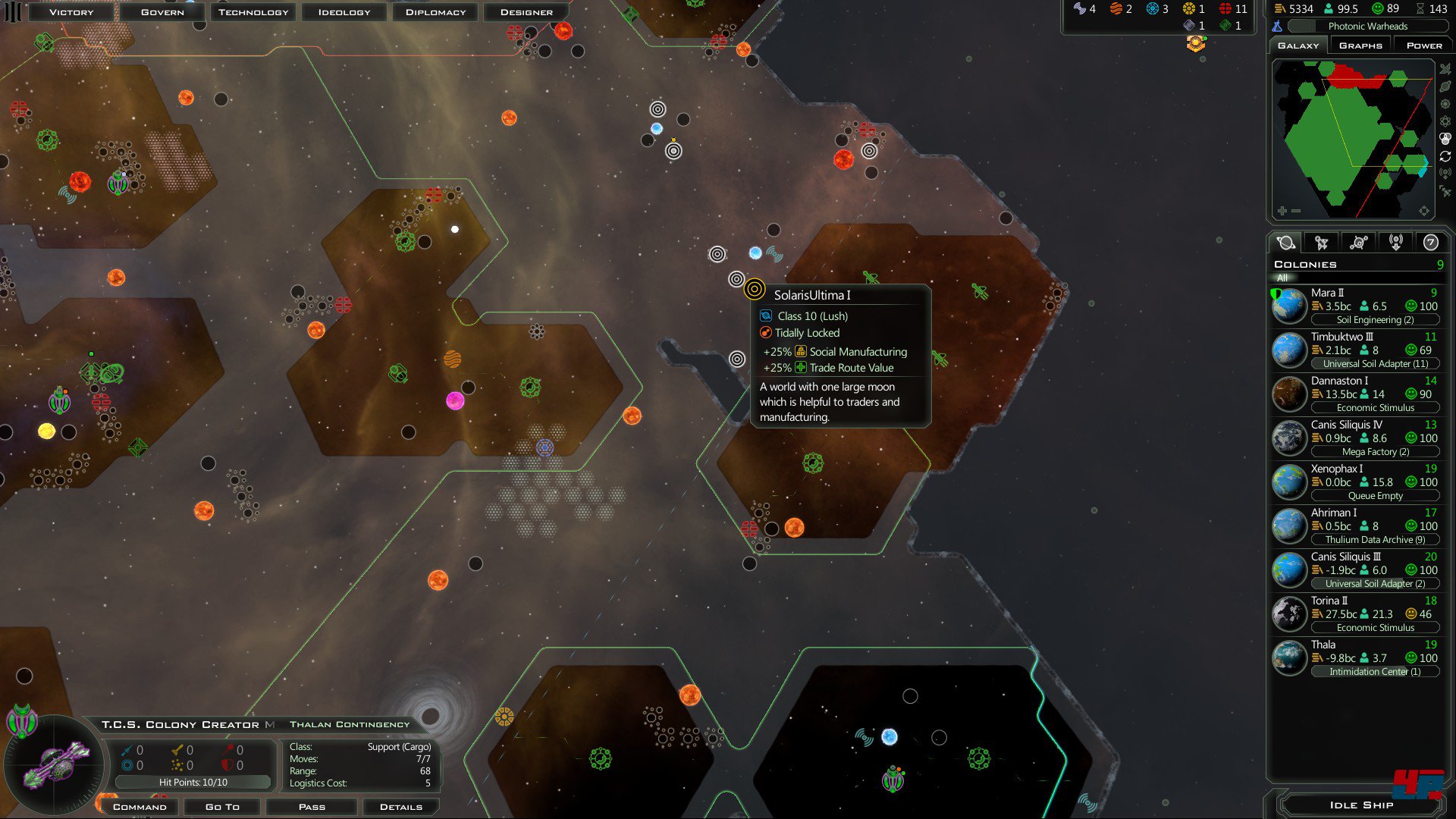
Task: Open the Govern screen
Action: pyautogui.click(x=162, y=12)
